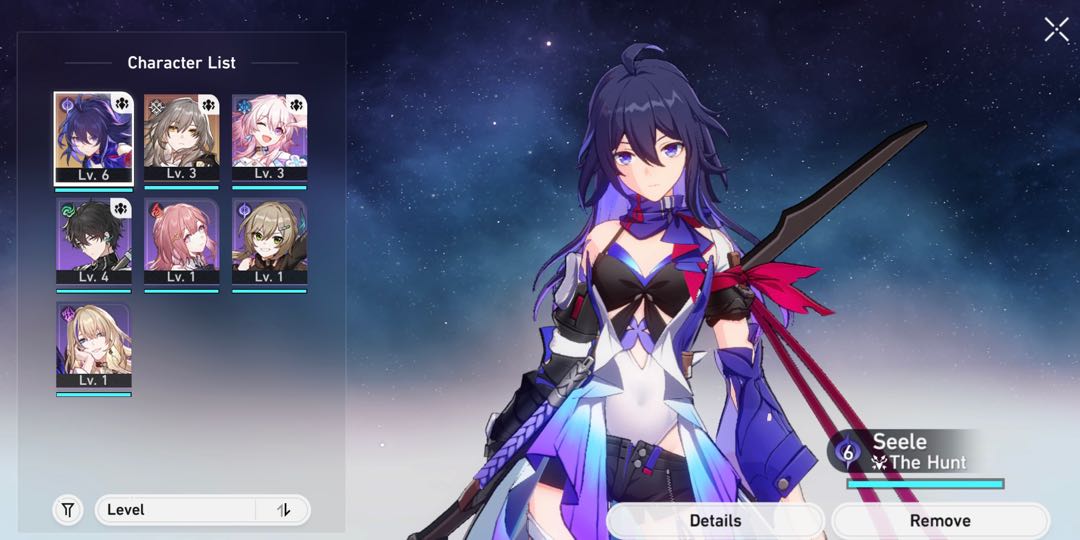Pick the black-haired Lv. 4 character

click(x=93, y=242)
